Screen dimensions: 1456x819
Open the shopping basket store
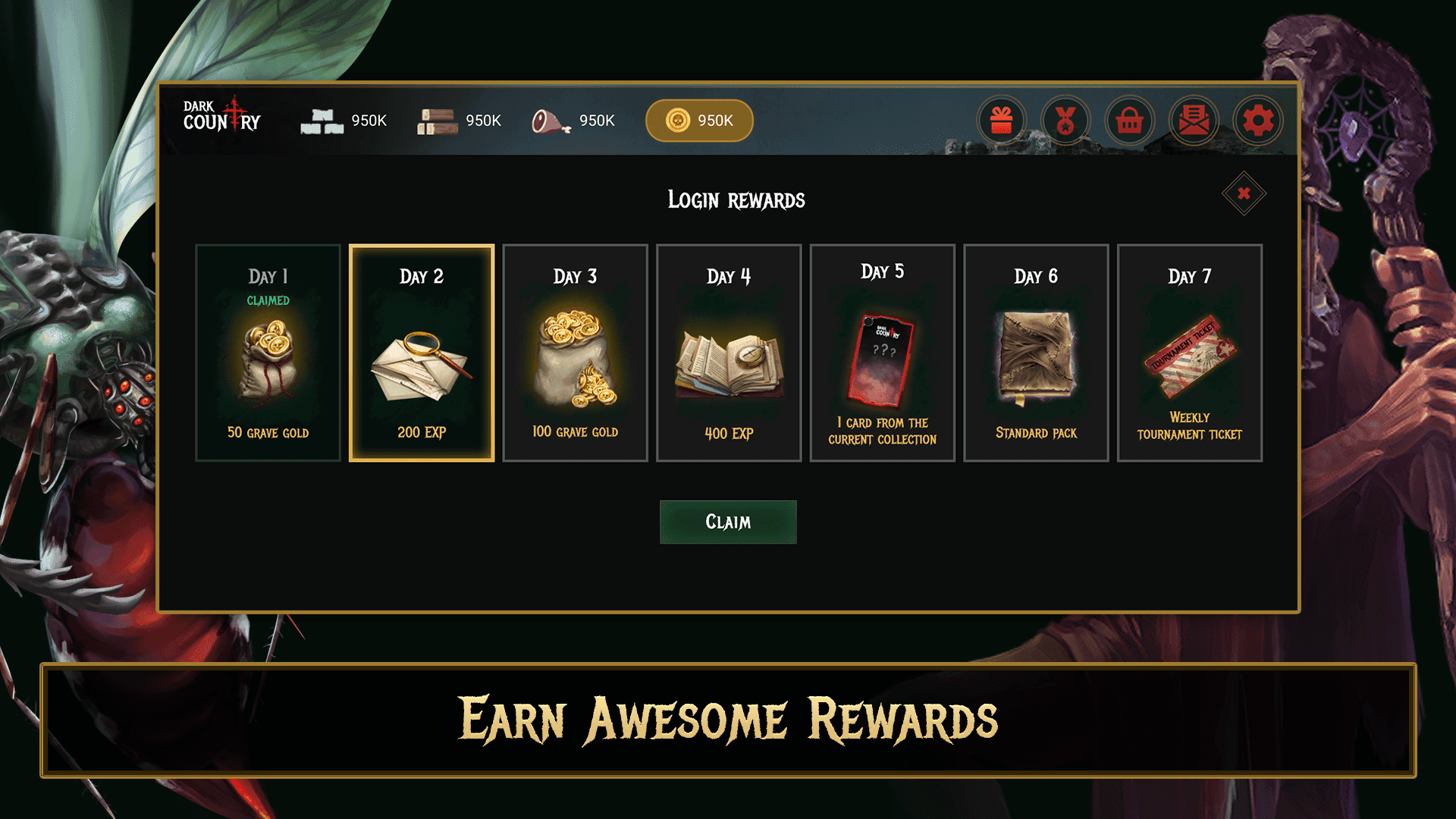pyautogui.click(x=1130, y=121)
